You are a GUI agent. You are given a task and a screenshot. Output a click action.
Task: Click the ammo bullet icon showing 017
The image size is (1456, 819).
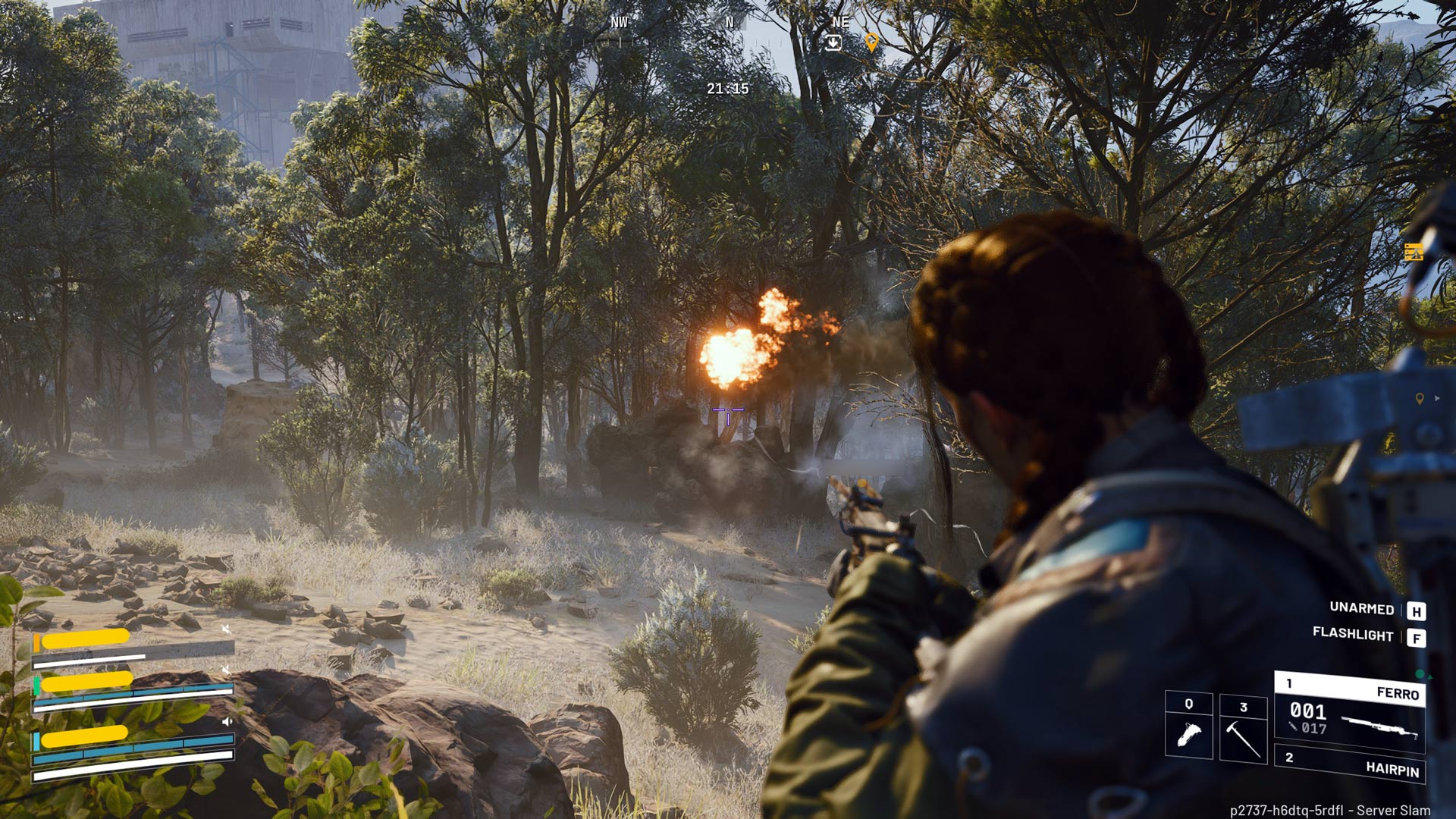(x=1294, y=727)
